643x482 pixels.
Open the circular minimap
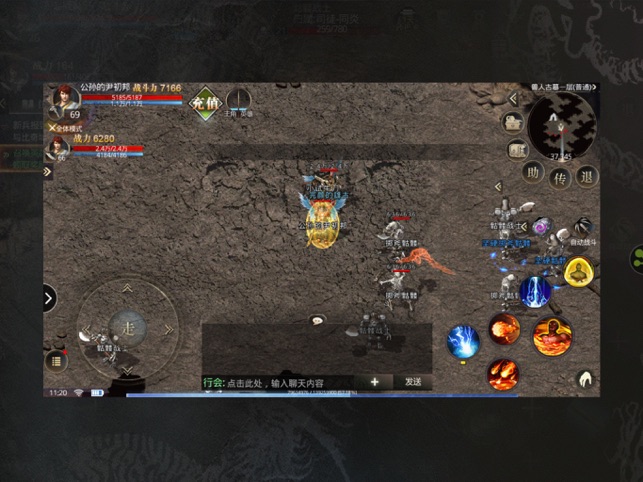[560, 123]
